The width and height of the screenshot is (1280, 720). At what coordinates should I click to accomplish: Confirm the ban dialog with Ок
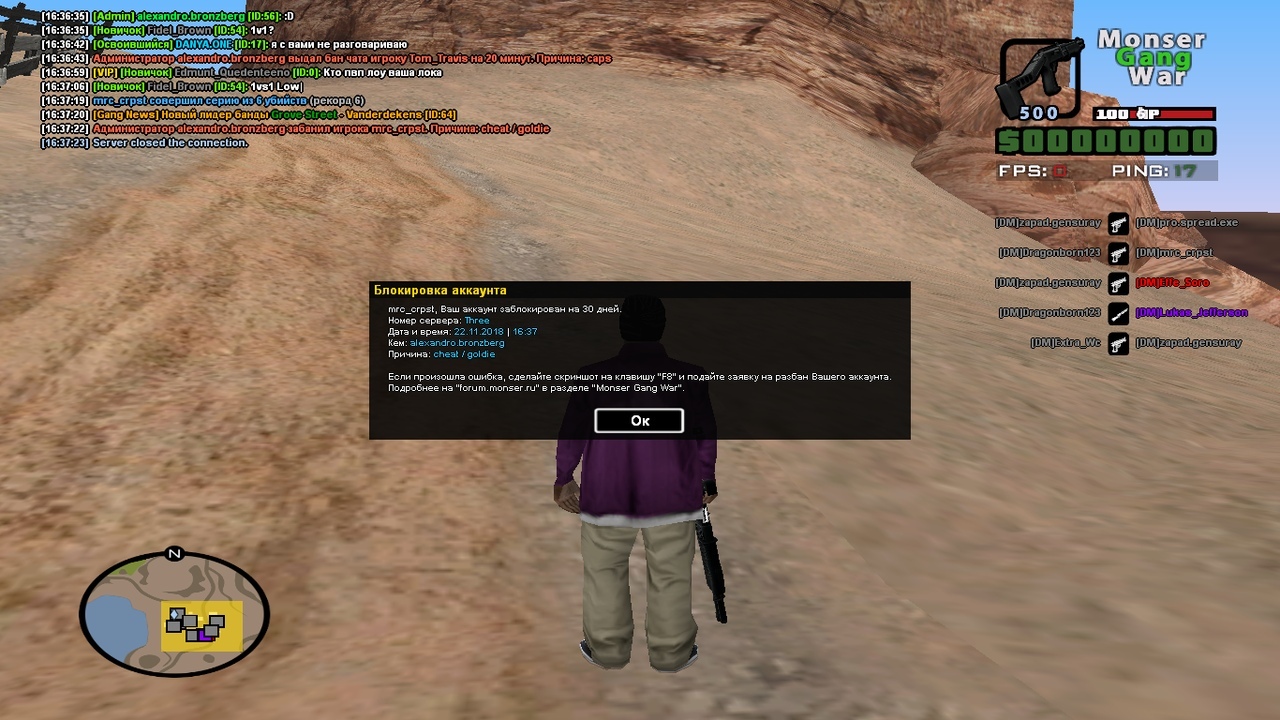pyautogui.click(x=639, y=421)
